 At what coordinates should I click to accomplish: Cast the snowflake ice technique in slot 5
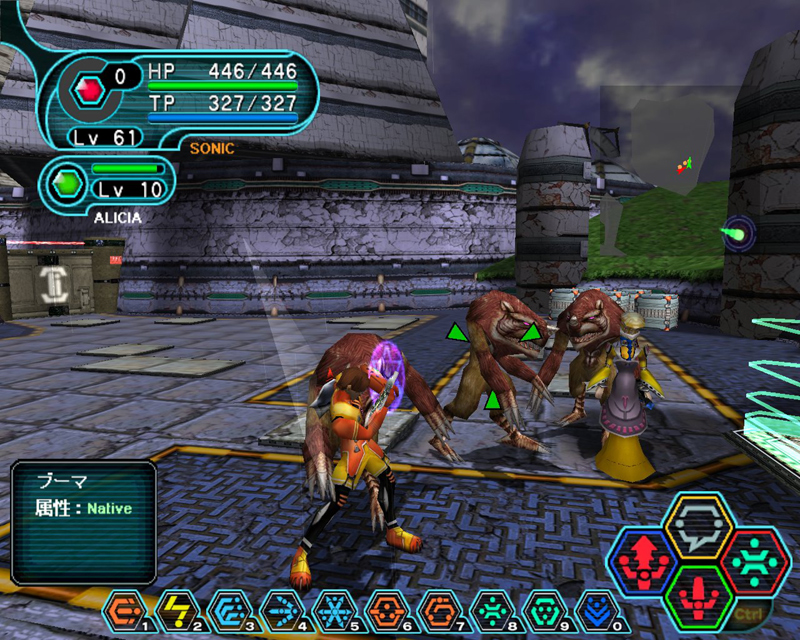[331, 608]
